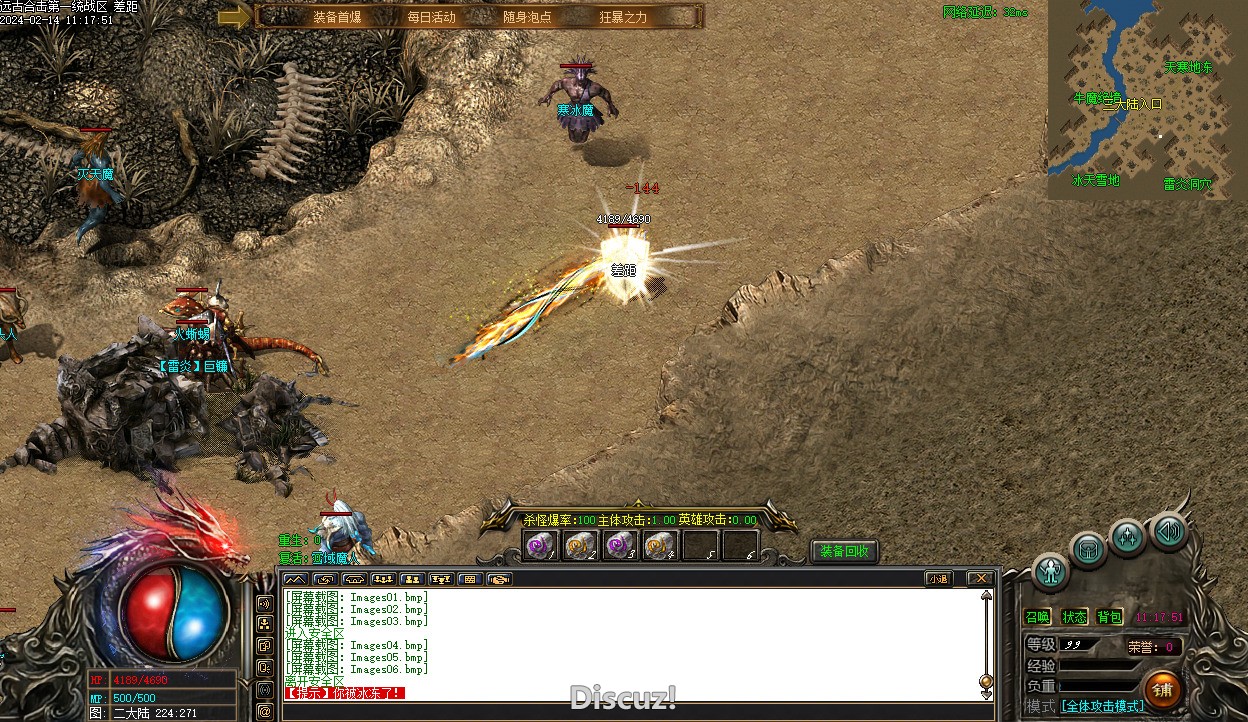Image resolution: width=1248 pixels, height=722 pixels.
Task: Click the round orange 铺 shop button
Action: coord(1163,689)
